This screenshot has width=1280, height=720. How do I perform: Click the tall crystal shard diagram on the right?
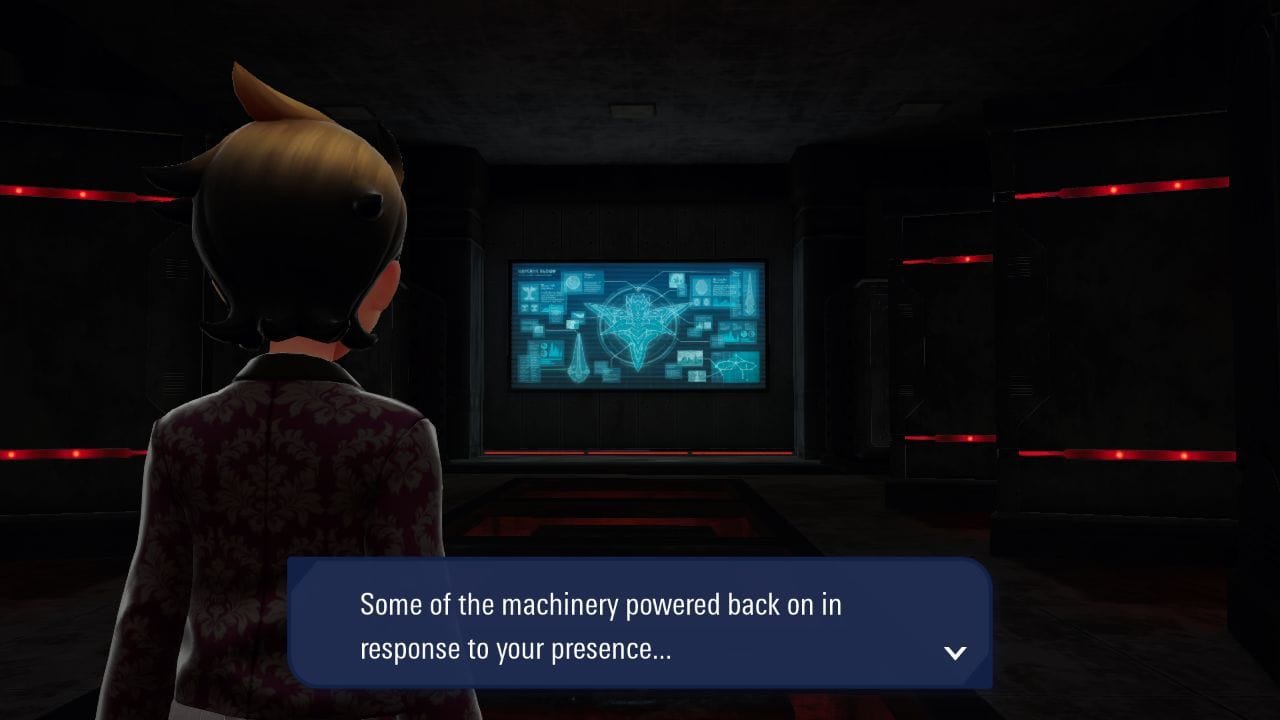pyautogui.click(x=748, y=295)
